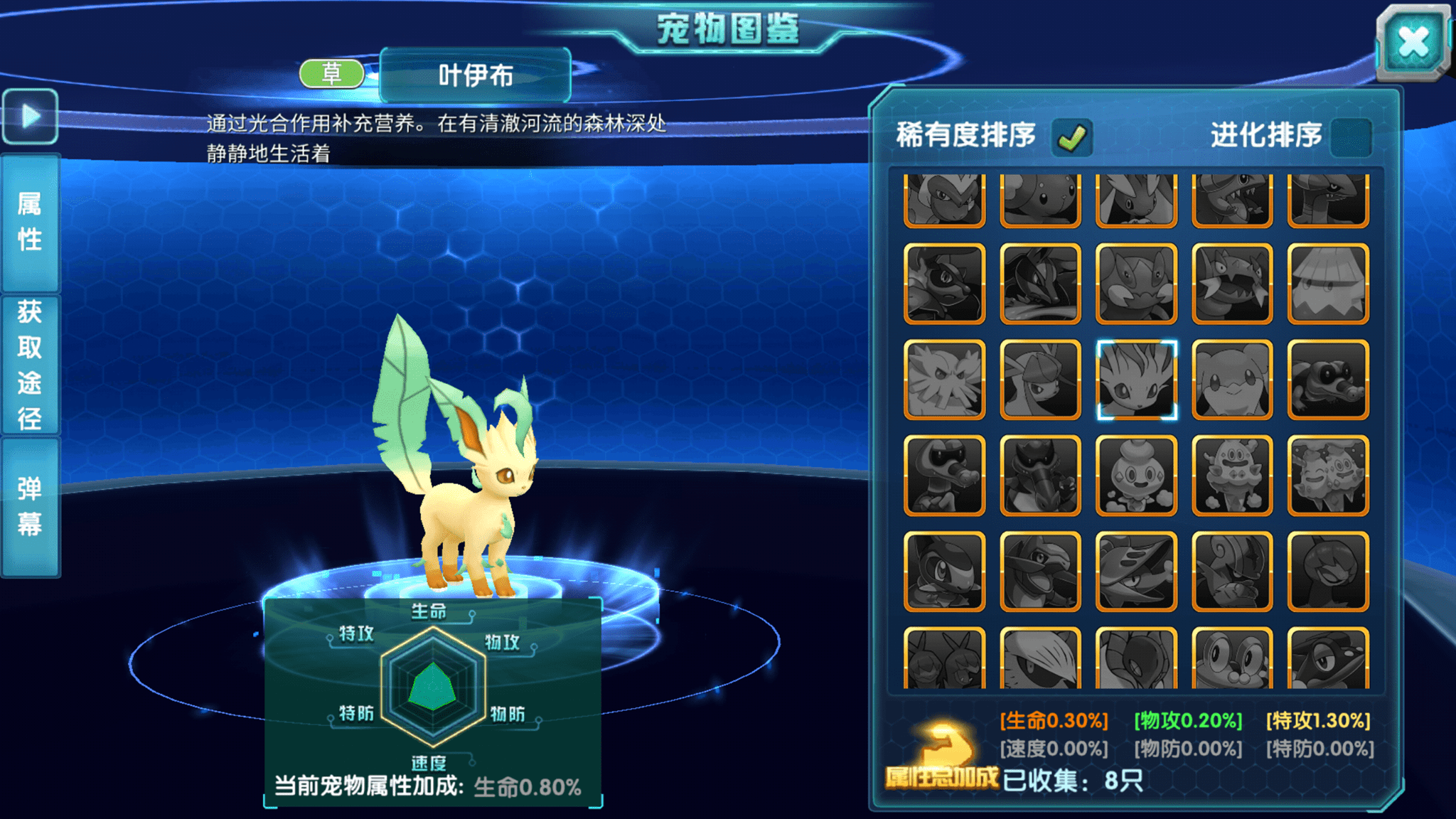Enable the 进化排序 sorting checkbox

coord(1356,137)
